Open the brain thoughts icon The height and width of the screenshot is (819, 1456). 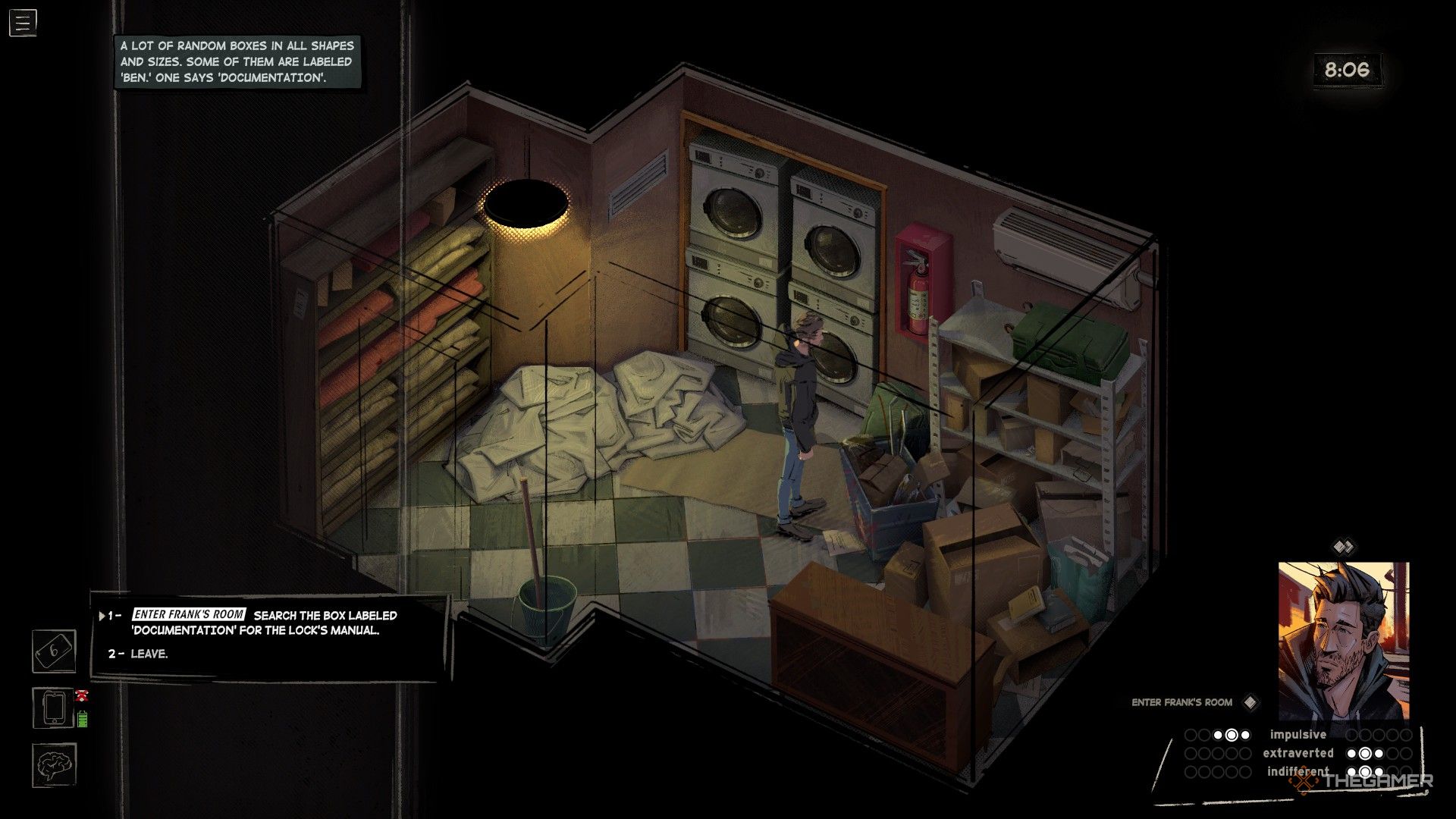click(54, 764)
